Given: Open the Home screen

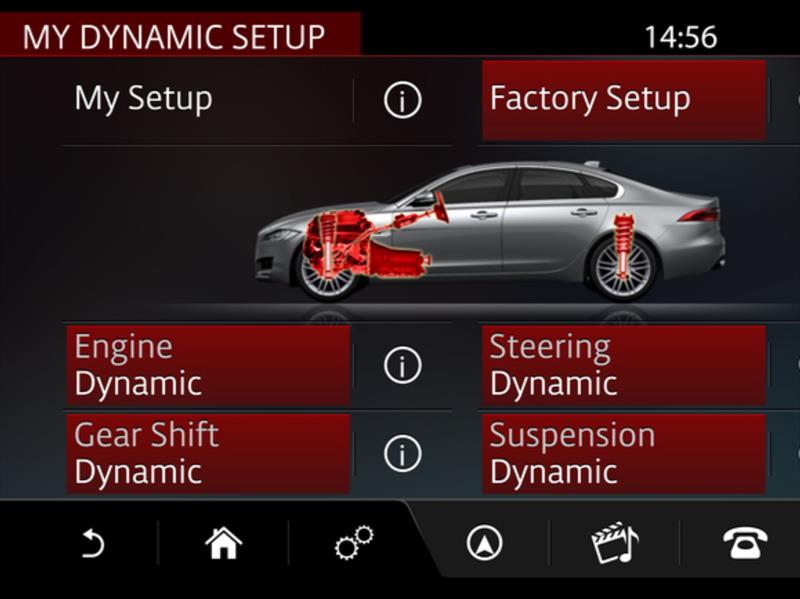Looking at the screenshot, I should pyautogui.click(x=223, y=544).
